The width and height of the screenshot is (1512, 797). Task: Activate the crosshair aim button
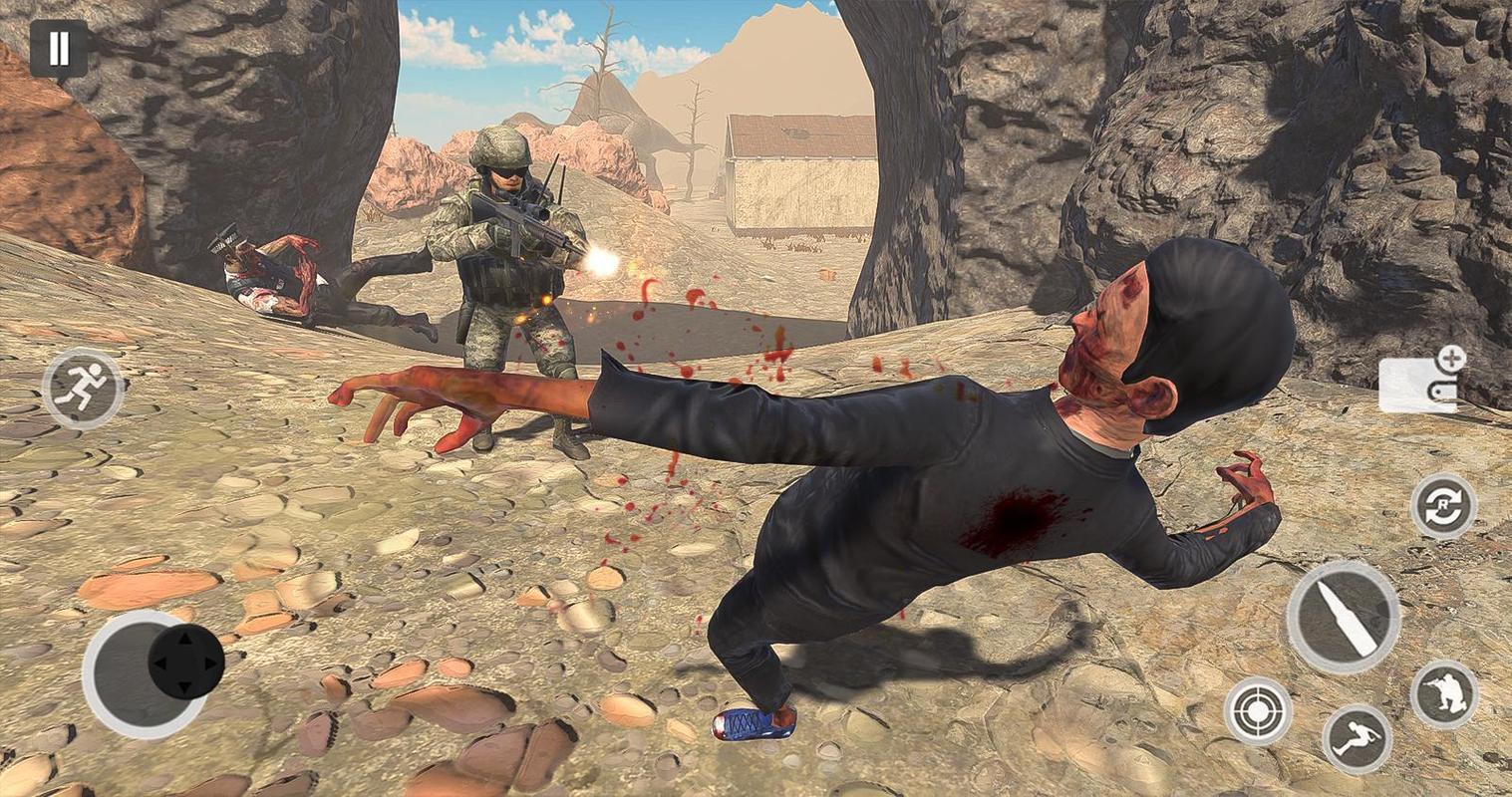[1258, 711]
